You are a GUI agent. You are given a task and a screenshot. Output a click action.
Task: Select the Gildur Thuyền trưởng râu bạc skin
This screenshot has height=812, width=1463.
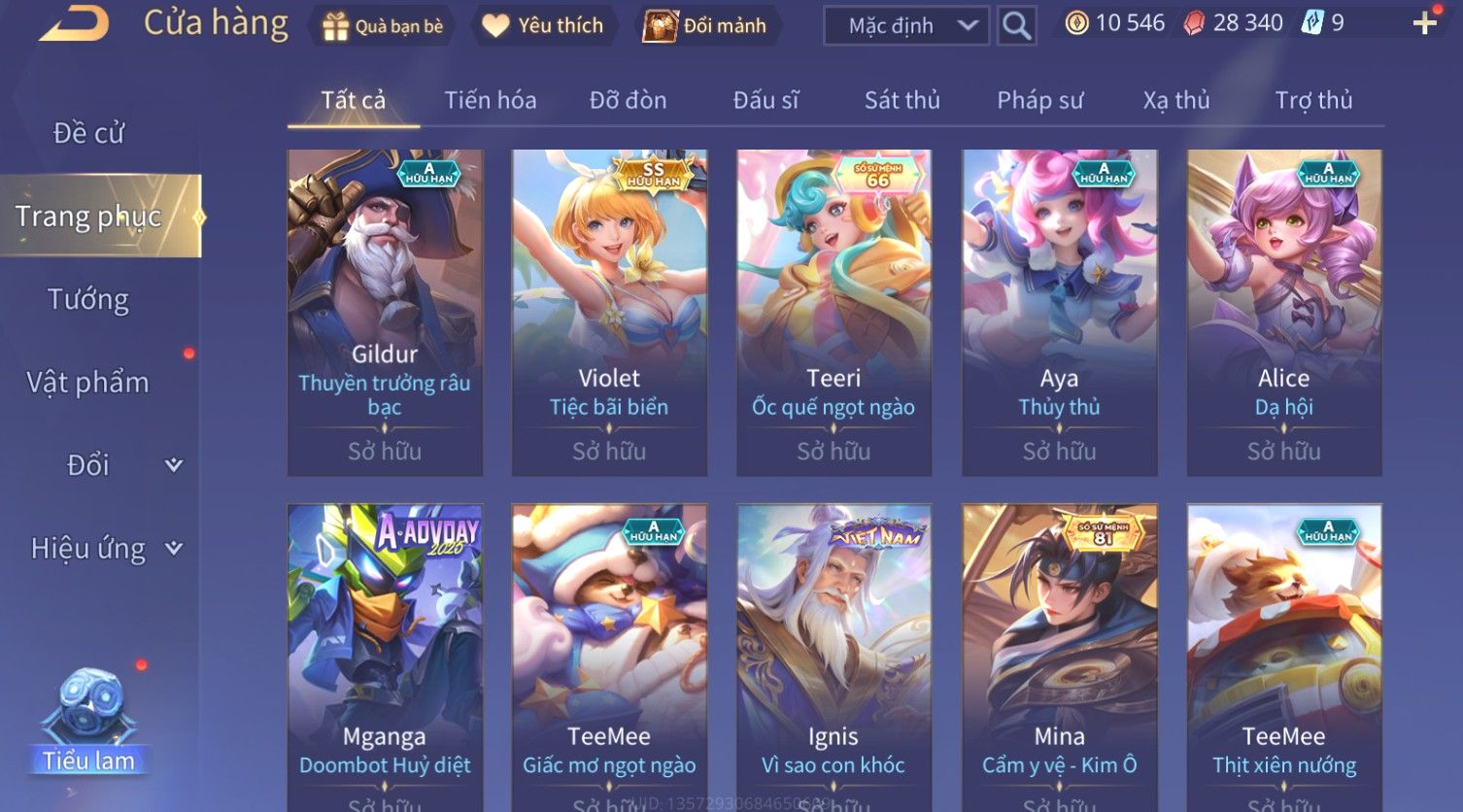(385, 311)
